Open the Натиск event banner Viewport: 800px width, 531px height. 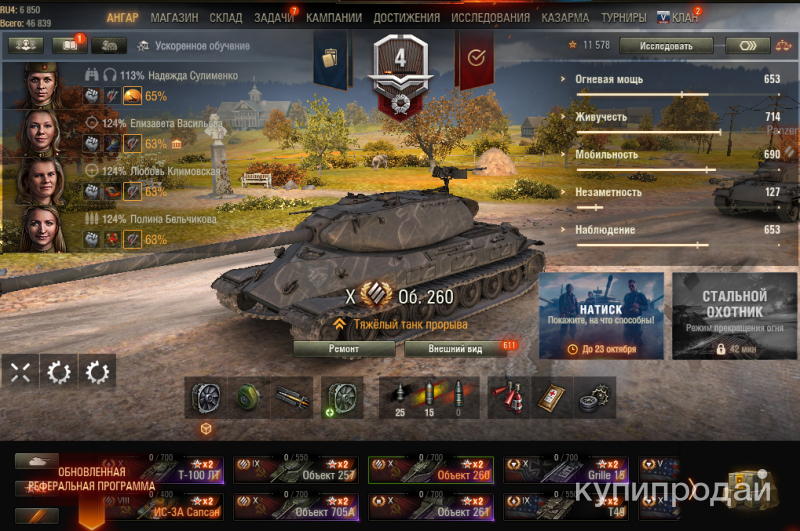(601, 315)
